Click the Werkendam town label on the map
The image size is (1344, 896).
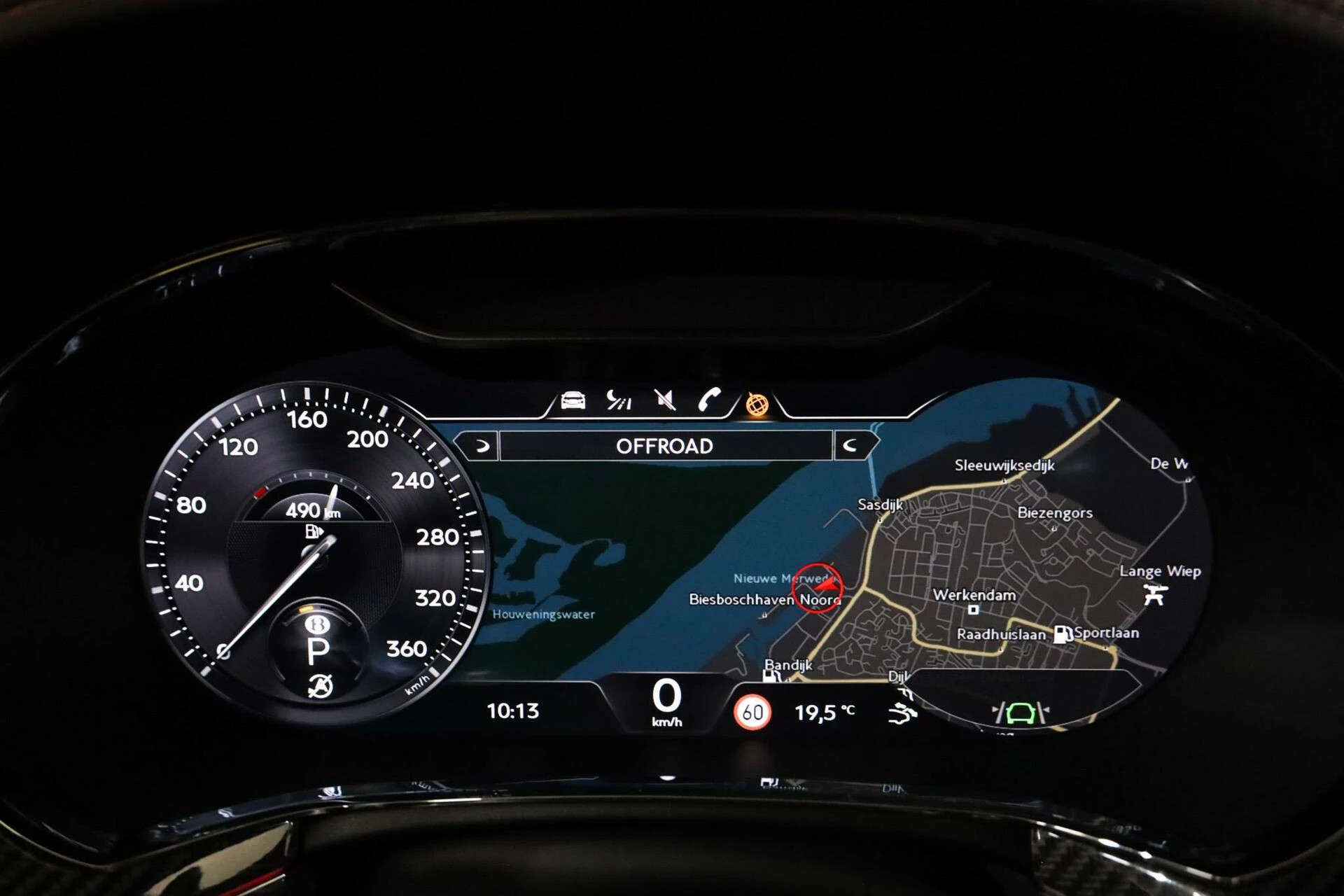coord(974,595)
